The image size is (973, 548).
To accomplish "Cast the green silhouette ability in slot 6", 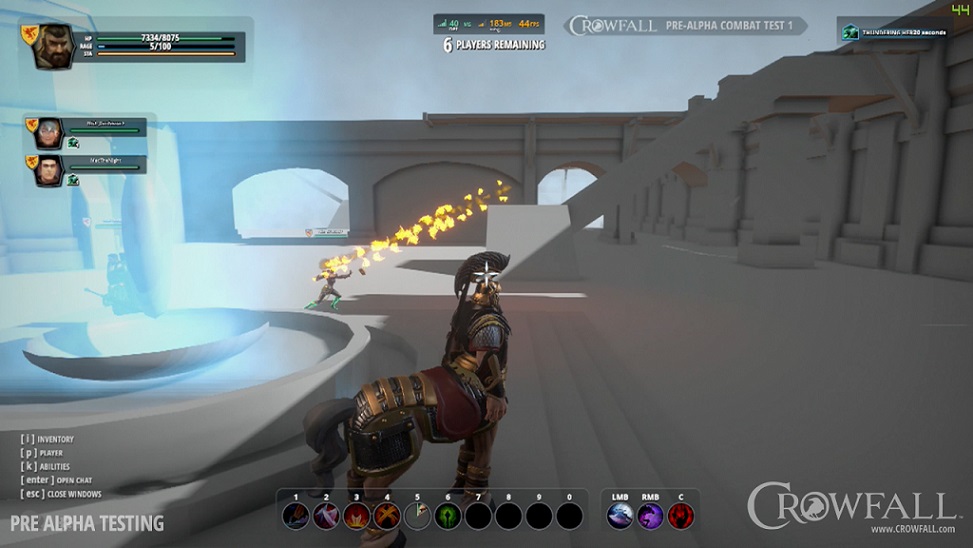I will click(448, 516).
